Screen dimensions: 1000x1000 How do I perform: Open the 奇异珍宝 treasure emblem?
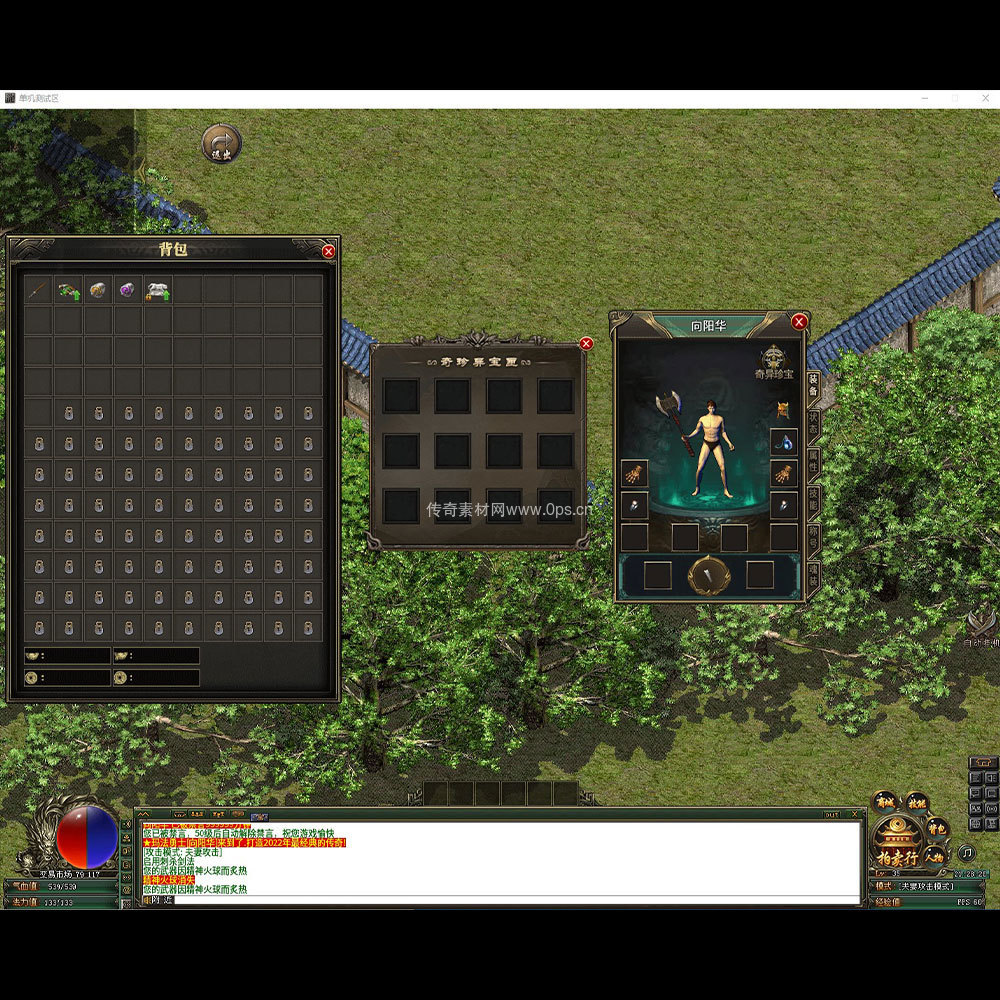pyautogui.click(x=775, y=361)
